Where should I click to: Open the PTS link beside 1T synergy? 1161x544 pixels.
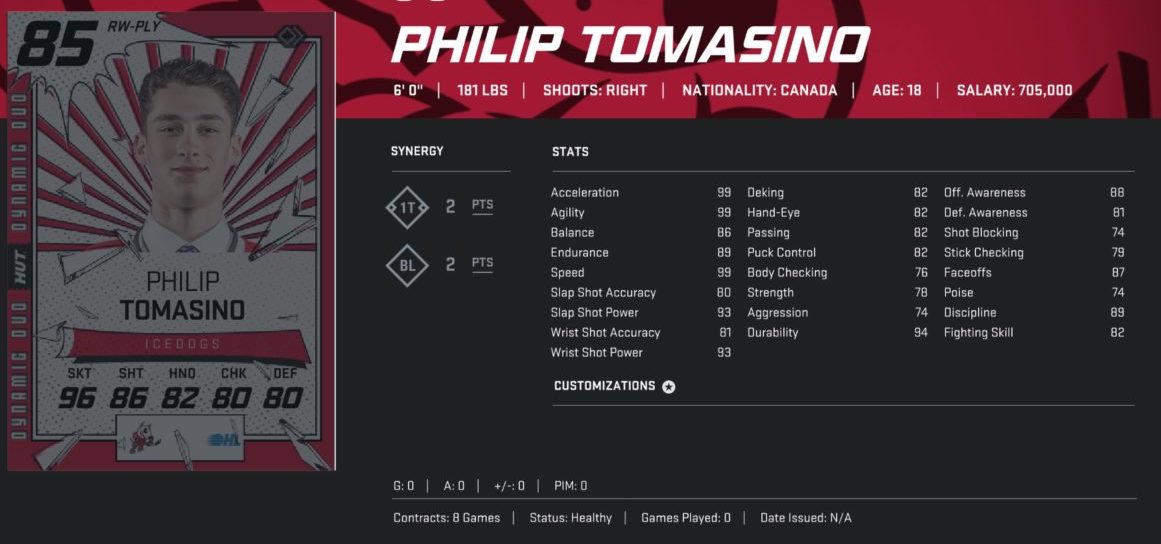pyautogui.click(x=483, y=206)
